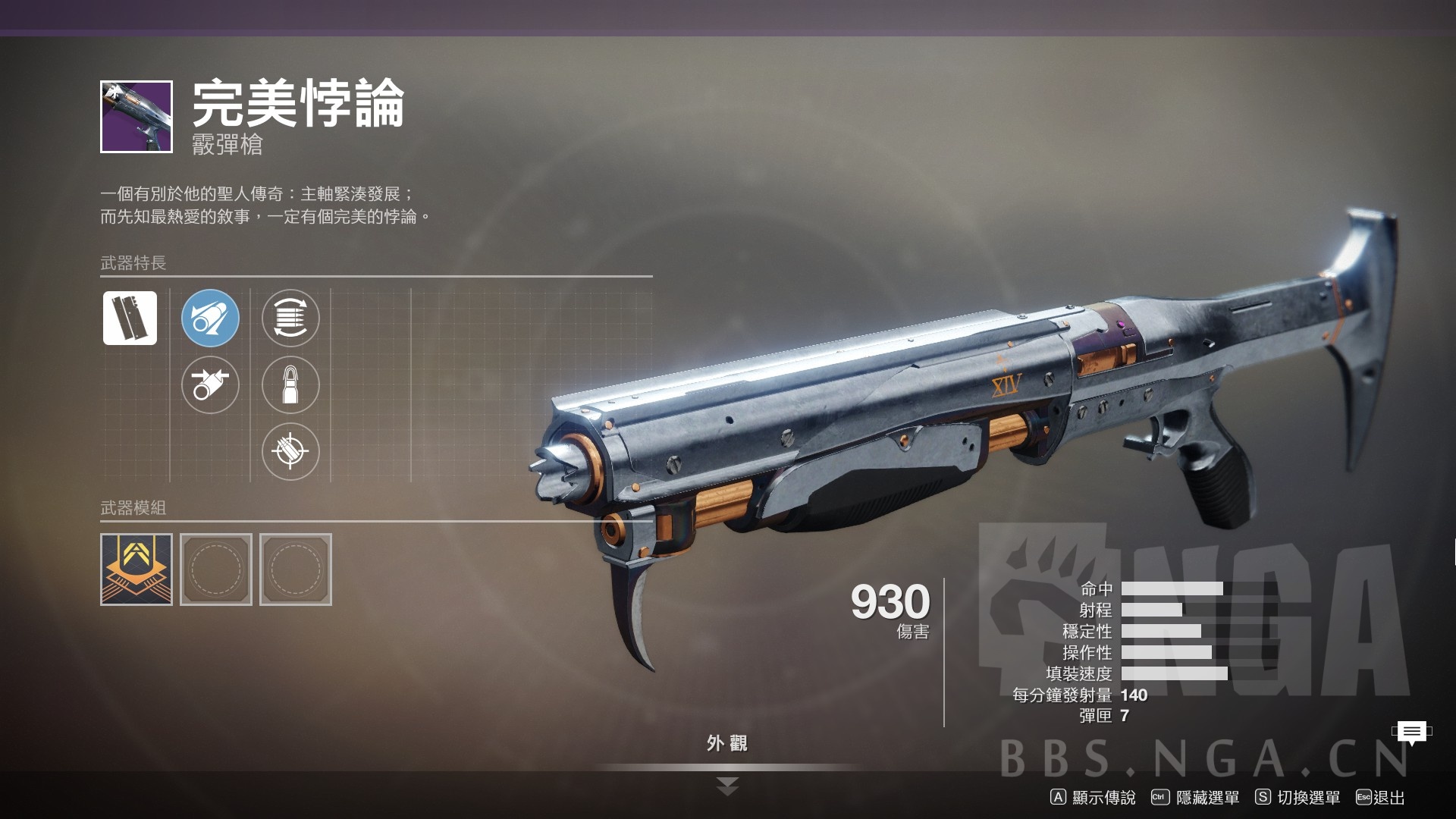Viewport: 1456px width, 819px height.
Task: Select the barrel perk icon with inward arrows
Action: [210, 385]
